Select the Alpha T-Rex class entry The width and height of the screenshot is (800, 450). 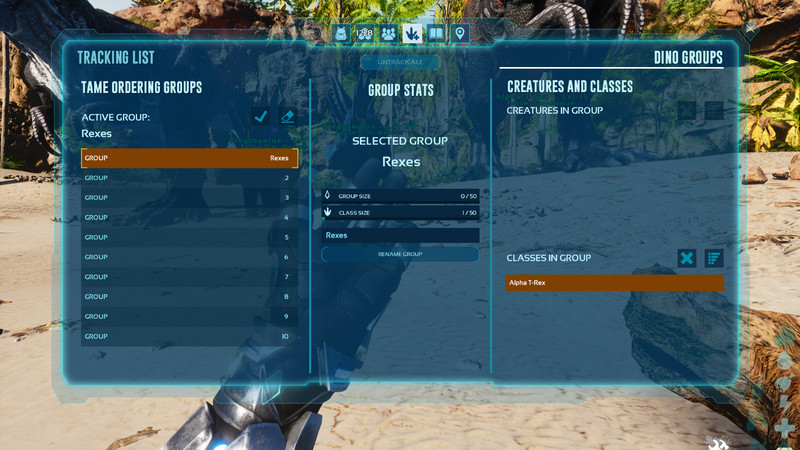[614, 283]
